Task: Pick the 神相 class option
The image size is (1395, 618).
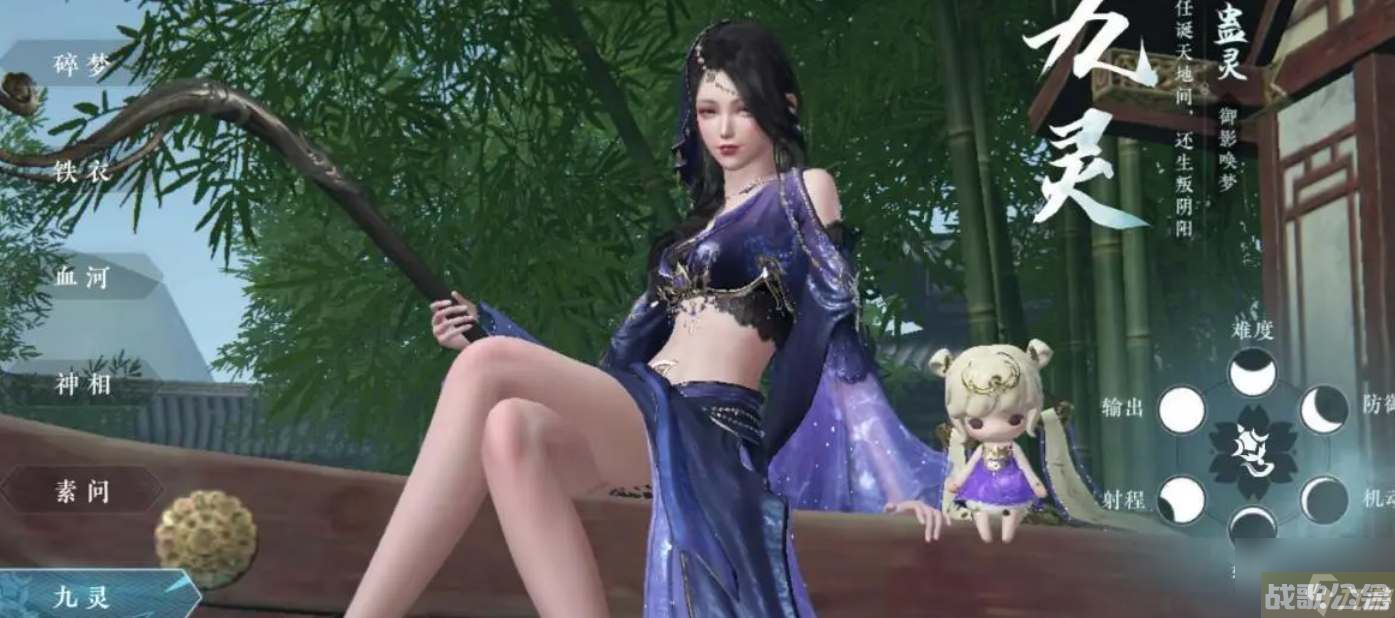Action: pyautogui.click(x=82, y=385)
